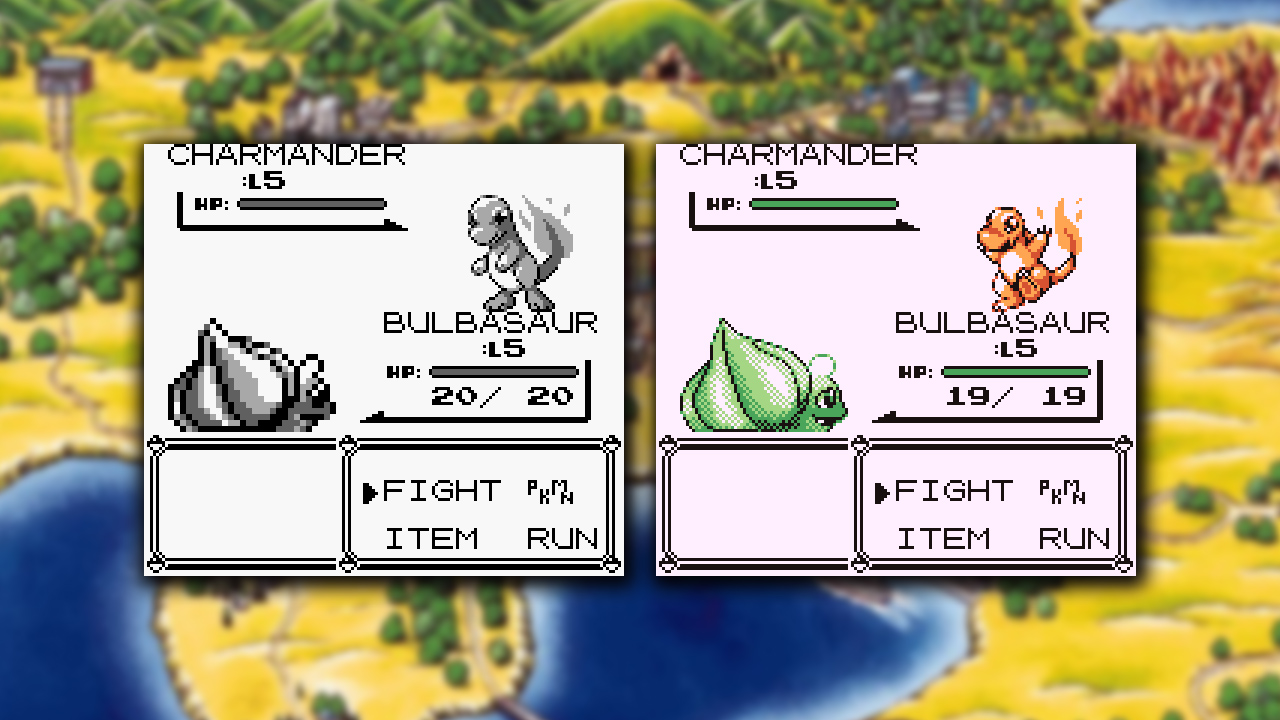Click CHARMANDER name in the left screen
Screen dimensions: 1280x720
point(285,156)
